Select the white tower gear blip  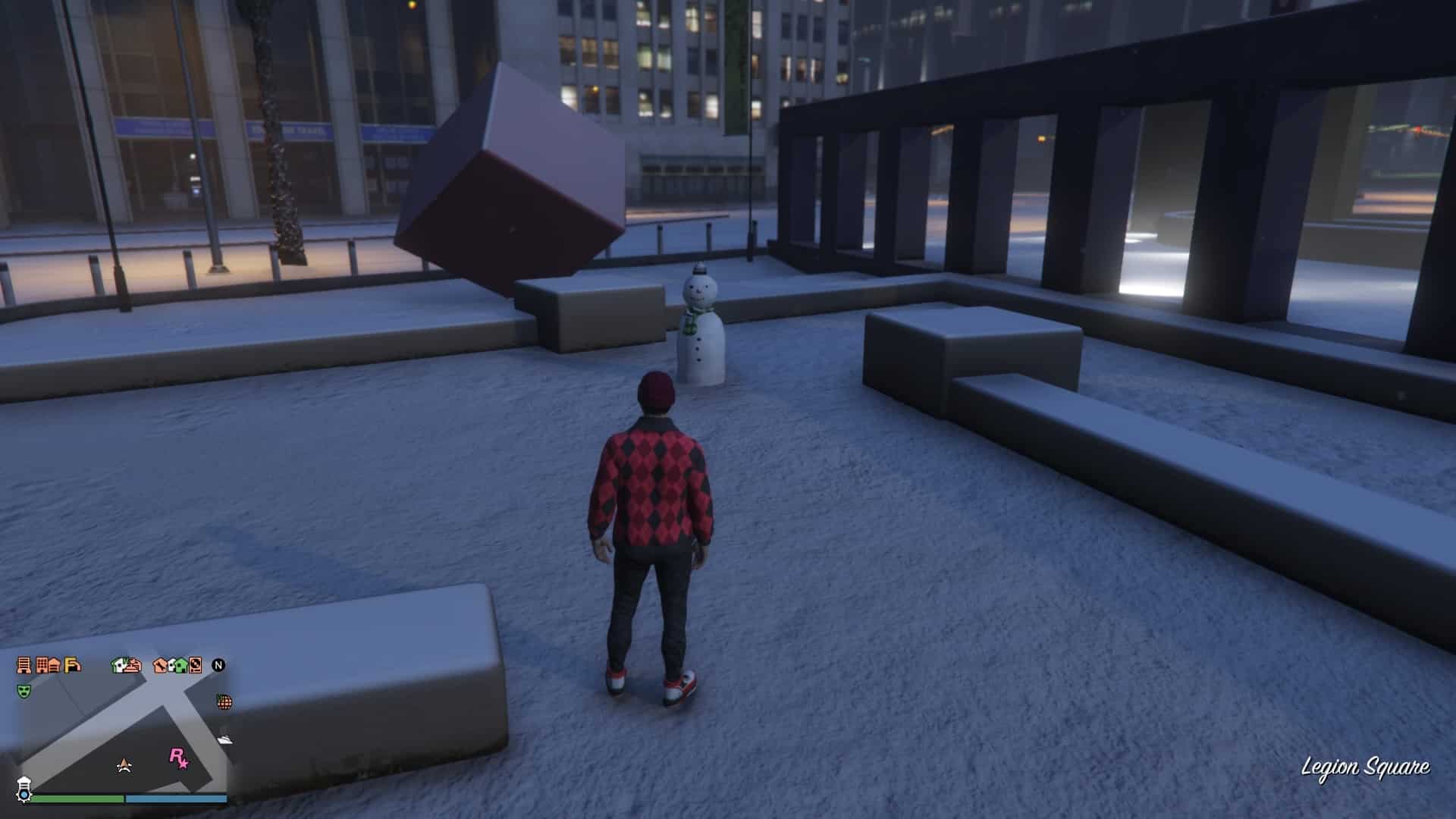[24, 789]
